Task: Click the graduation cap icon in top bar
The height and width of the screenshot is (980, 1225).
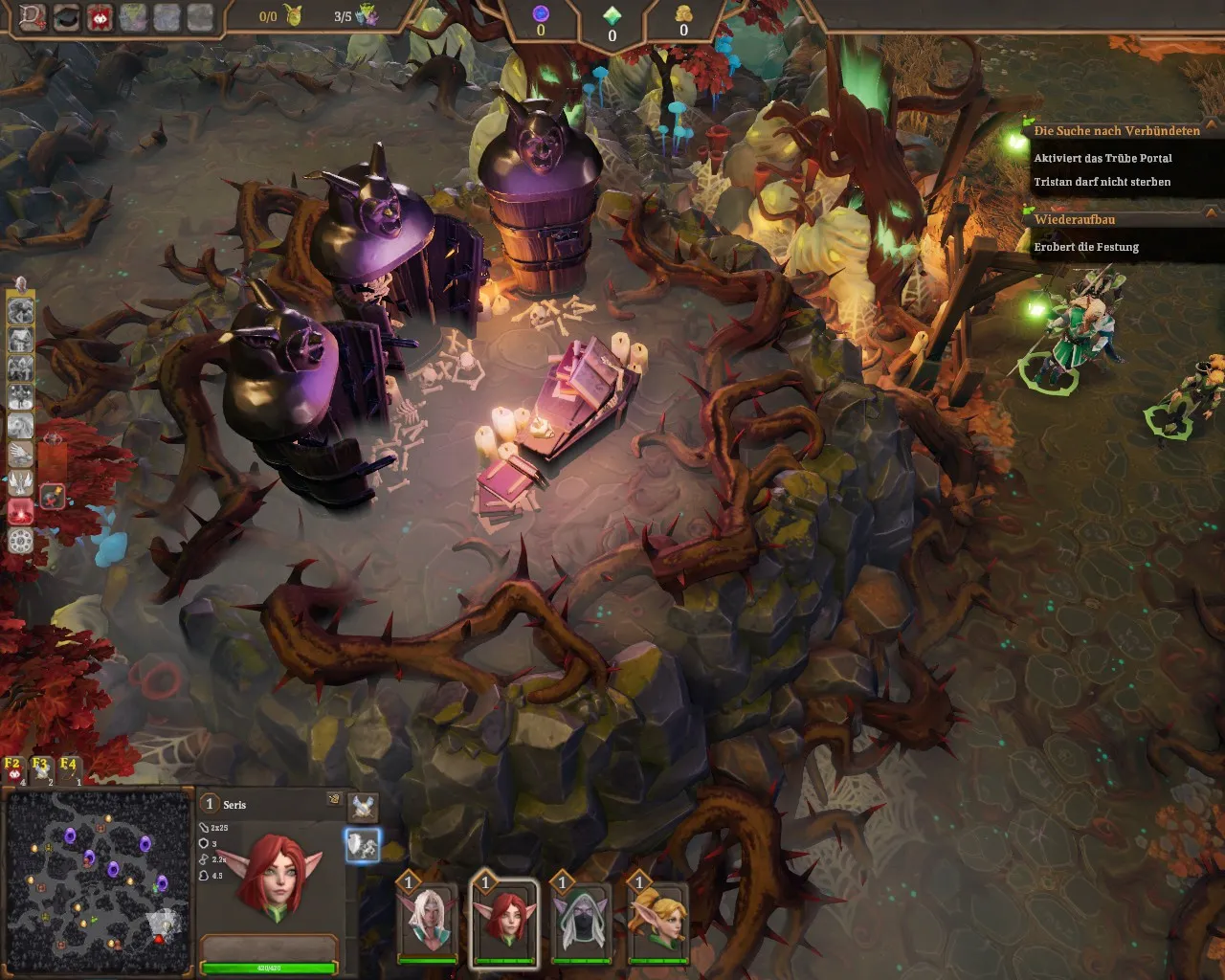Action: (x=66, y=16)
